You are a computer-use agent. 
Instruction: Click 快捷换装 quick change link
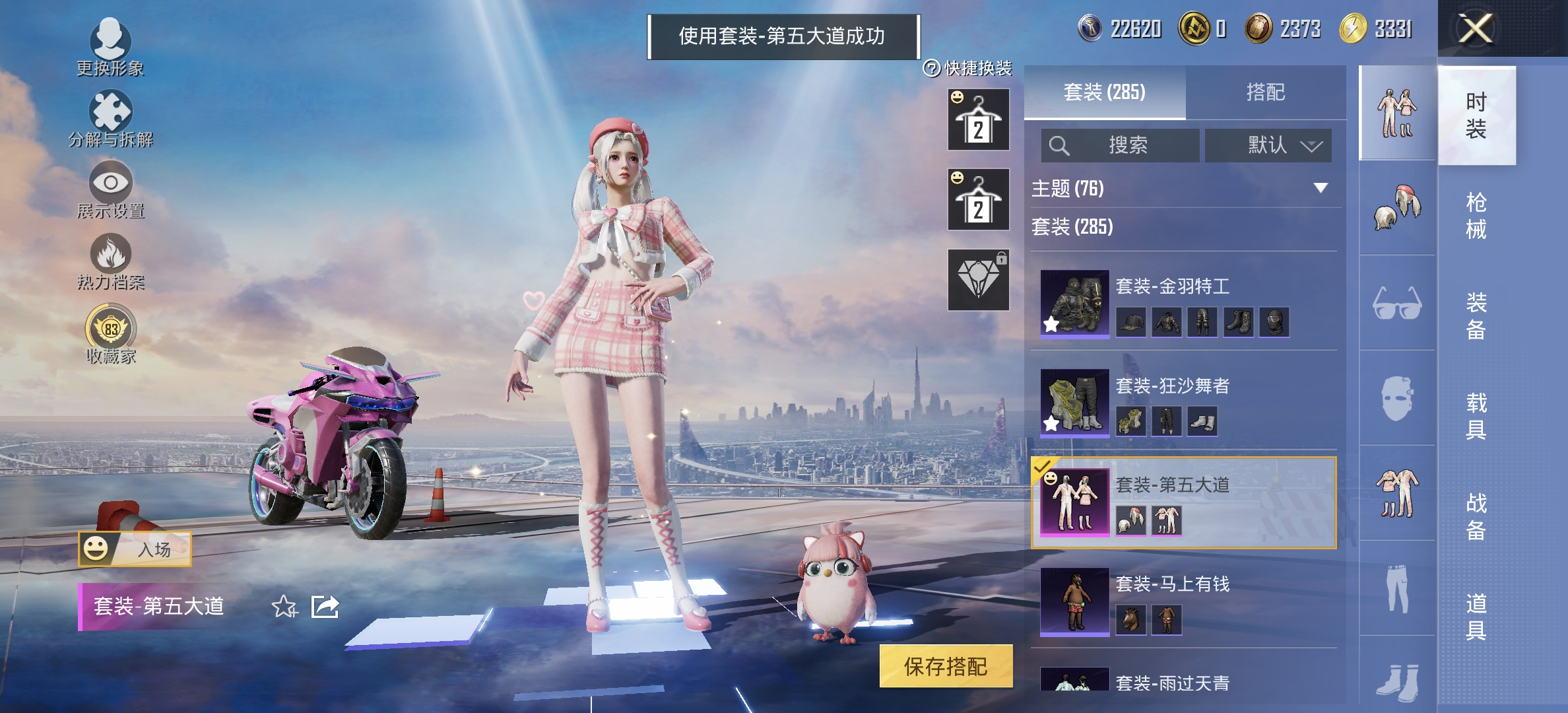point(970,66)
